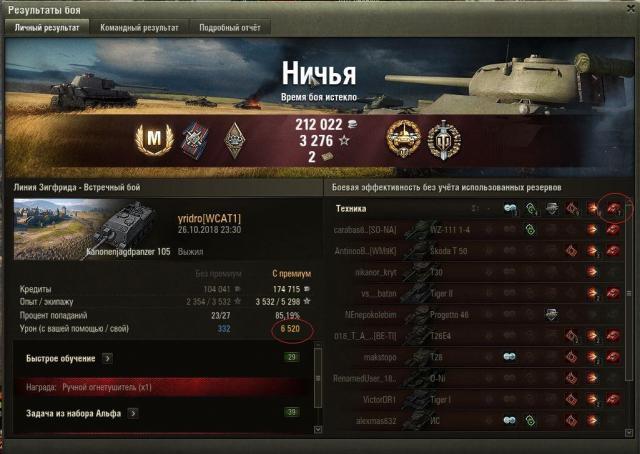Select the carabas8 WZ-111 1-4 row
640x454 pixels.
tap(470, 228)
